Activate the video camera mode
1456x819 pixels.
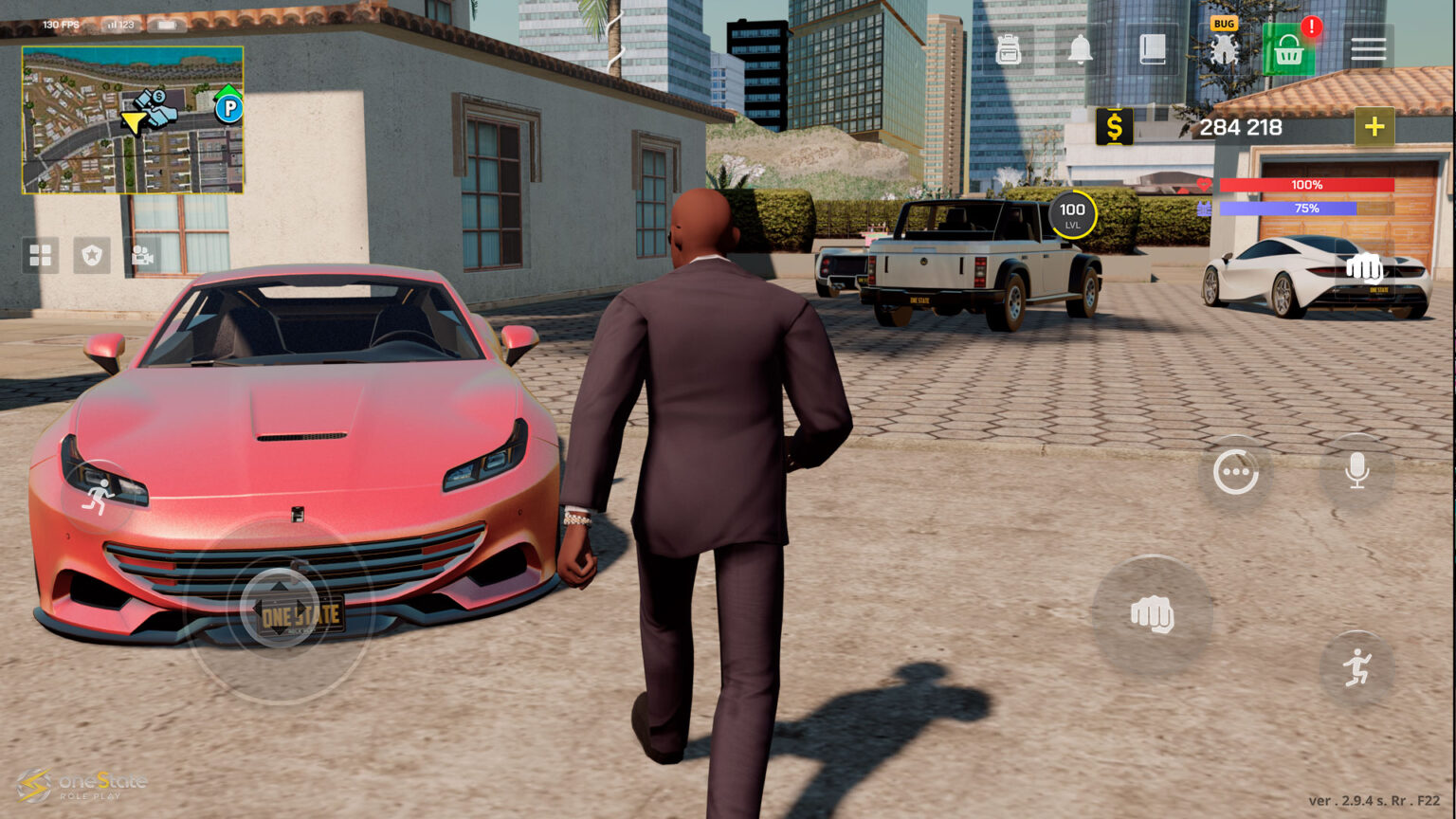pos(142,255)
